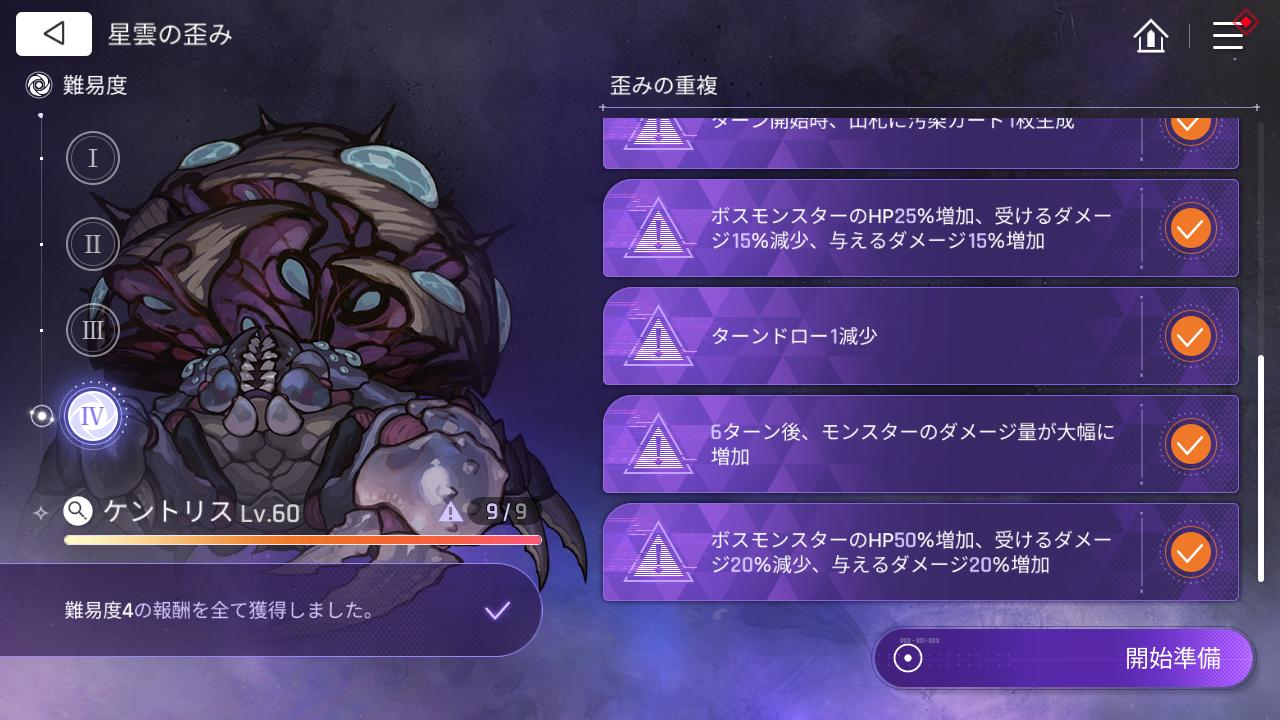Image resolution: width=1280 pixels, height=720 pixels.
Task: Tap the warning triangle showing 9/9
Action: click(452, 511)
